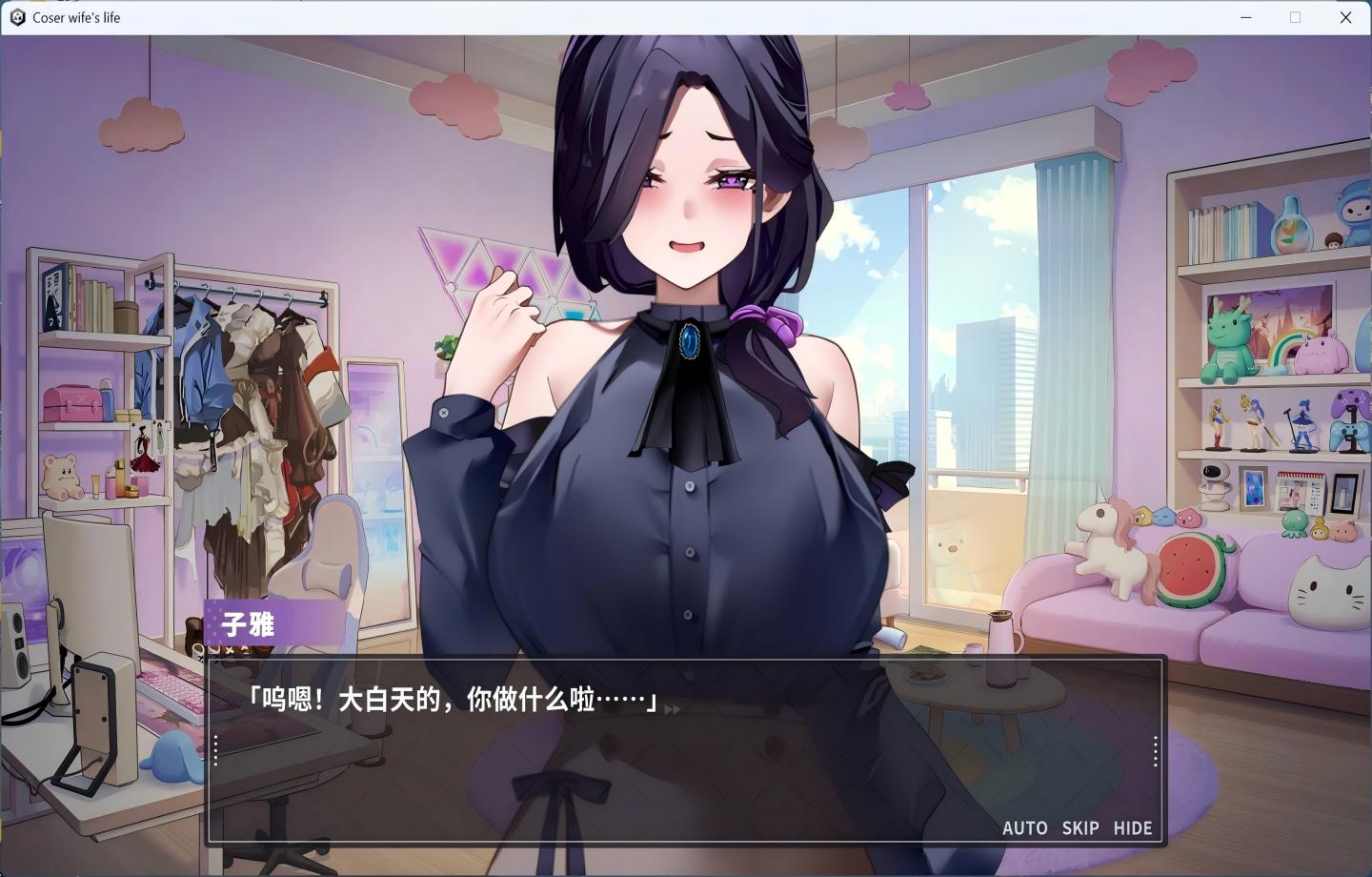Minimize the Coser wife's life window
The image size is (1372, 877).
click(x=1245, y=17)
